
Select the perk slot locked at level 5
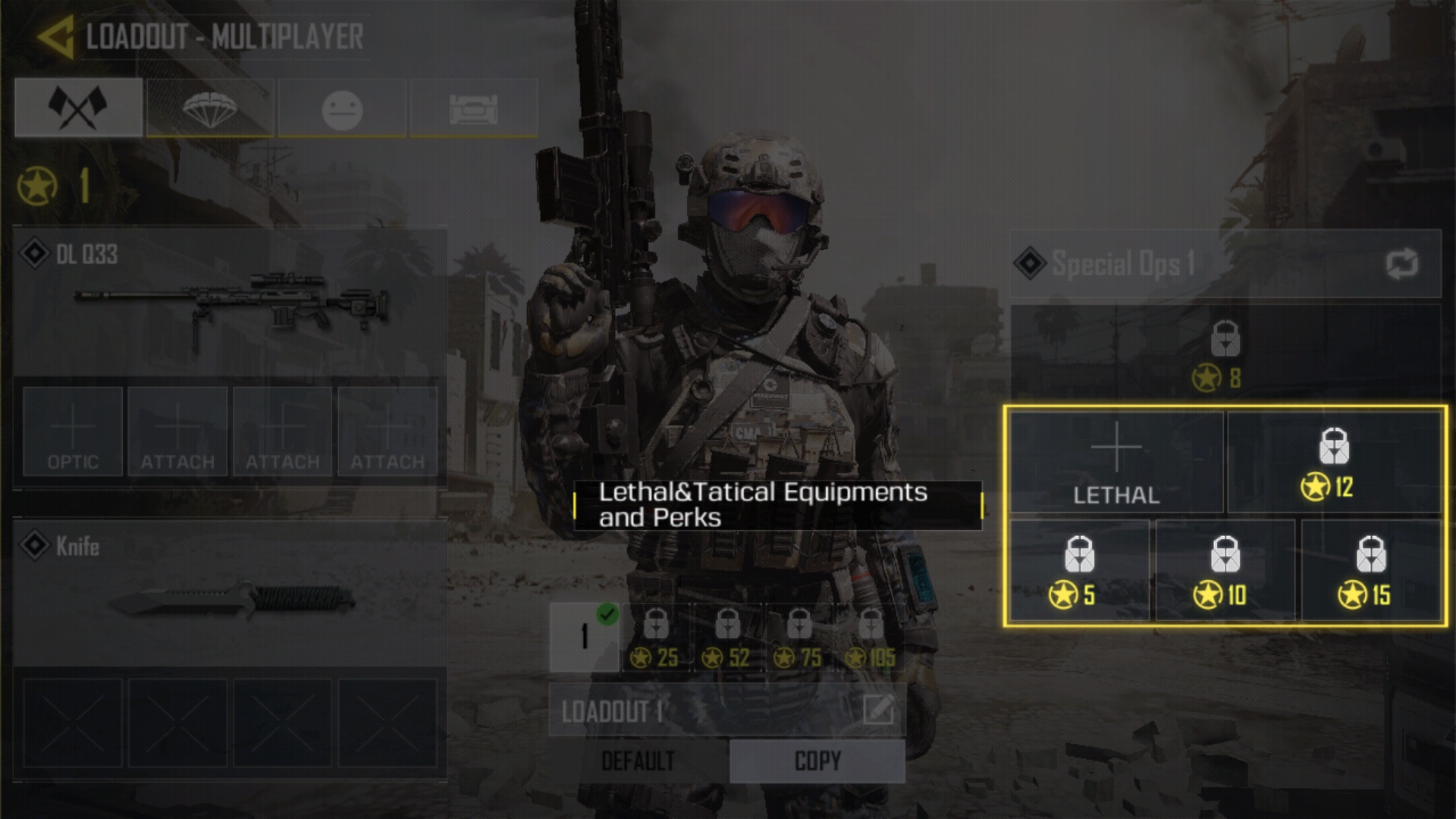[1079, 570]
